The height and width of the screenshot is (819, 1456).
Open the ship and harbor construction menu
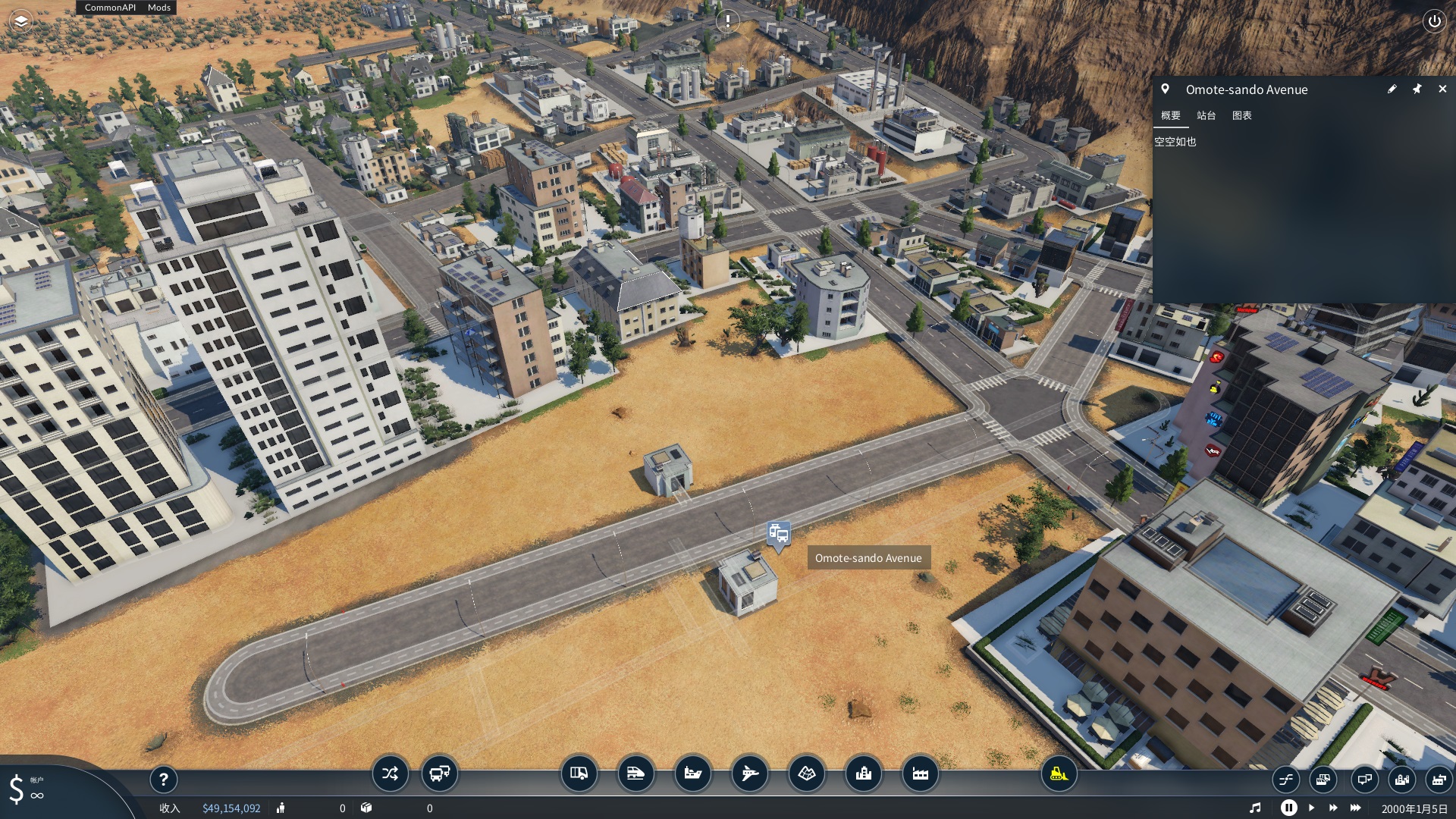692,773
